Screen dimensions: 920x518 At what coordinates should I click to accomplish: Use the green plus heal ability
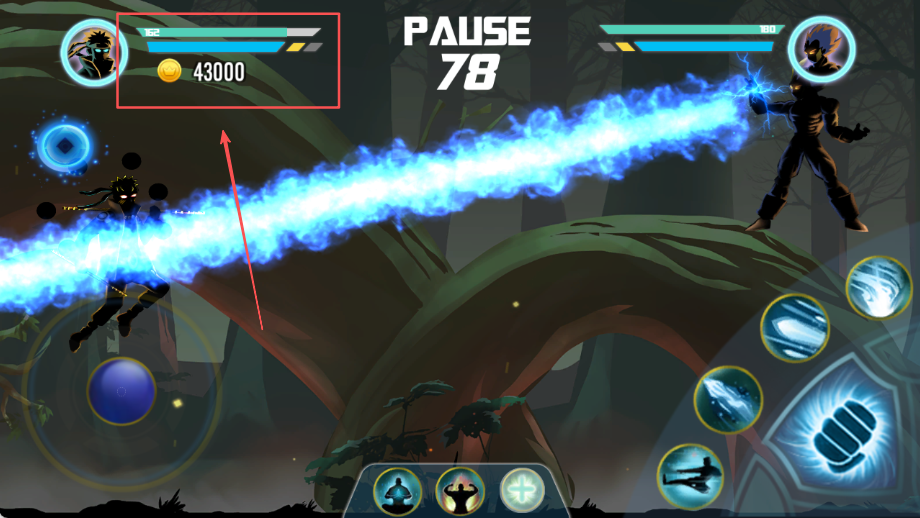point(521,490)
